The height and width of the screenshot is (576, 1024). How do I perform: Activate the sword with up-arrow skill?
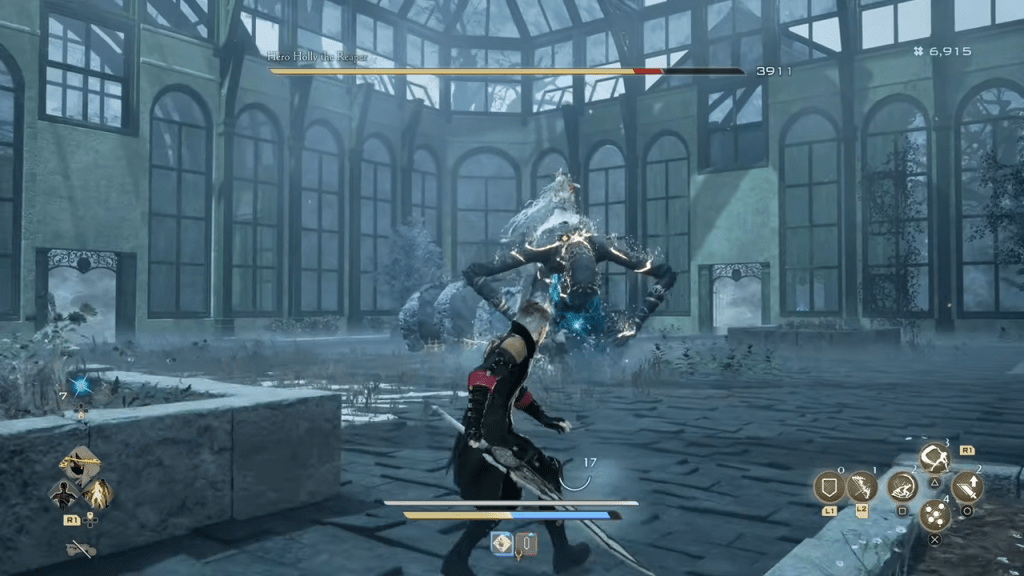pos(967,487)
